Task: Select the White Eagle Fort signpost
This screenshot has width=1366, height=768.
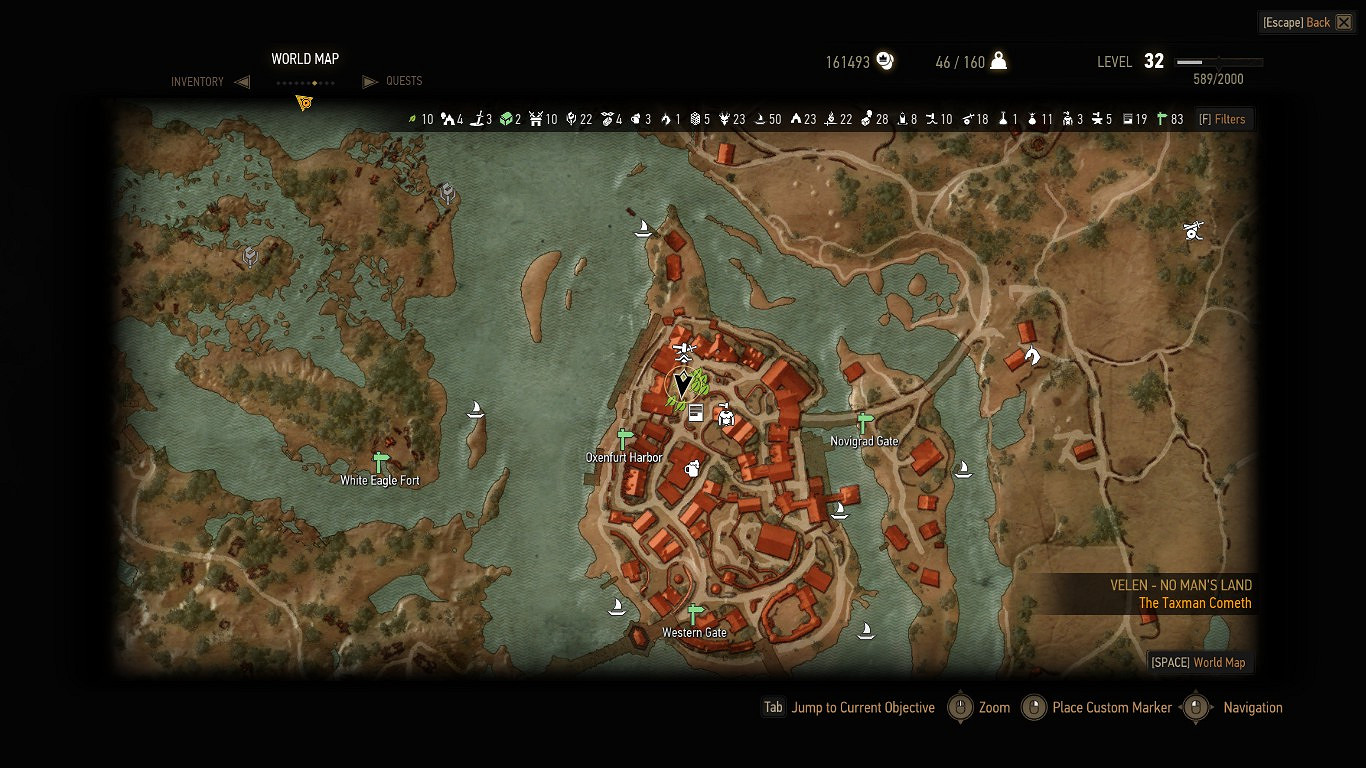Action: point(380,463)
